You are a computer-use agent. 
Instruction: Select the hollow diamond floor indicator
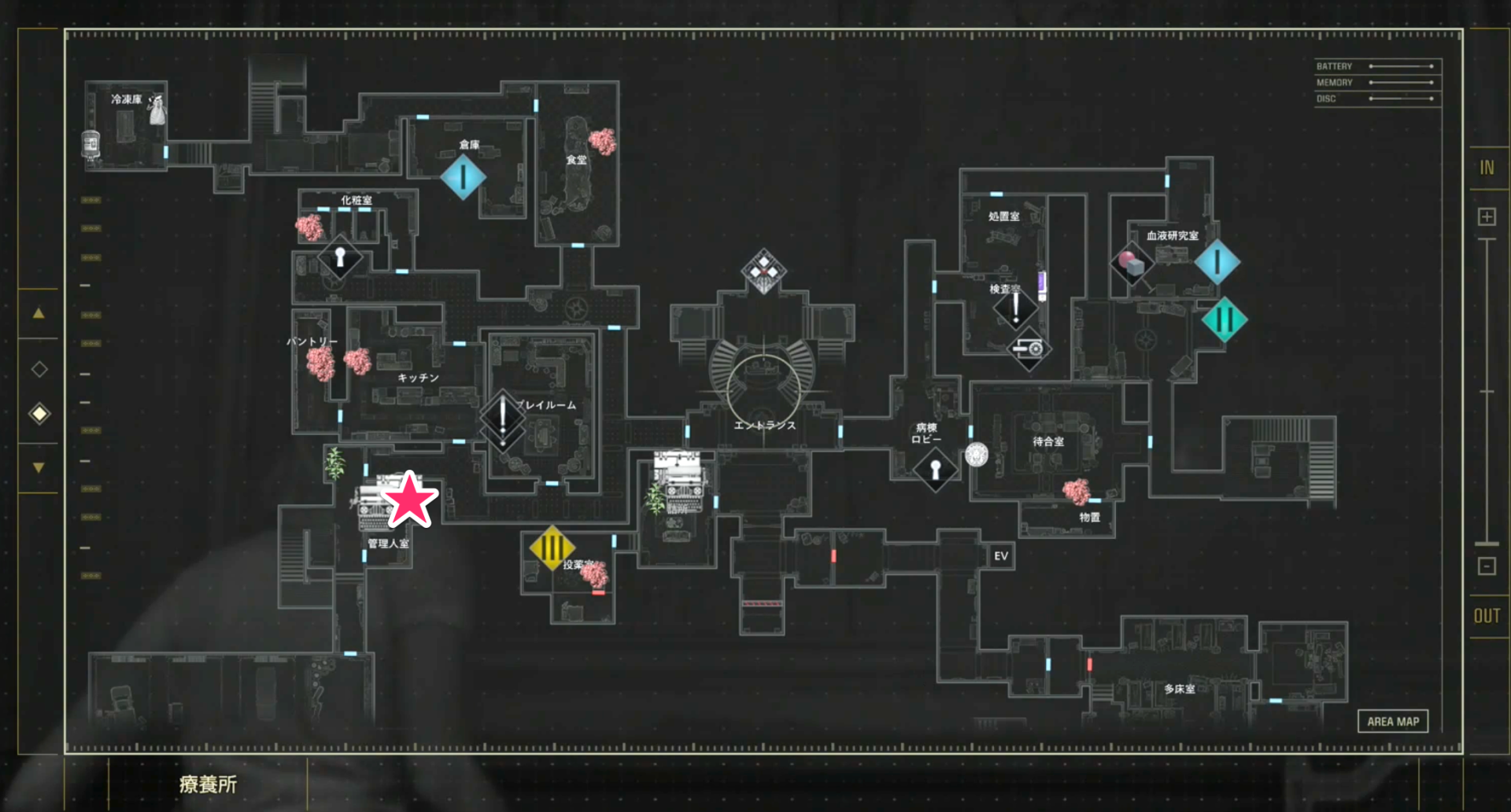[x=39, y=369]
